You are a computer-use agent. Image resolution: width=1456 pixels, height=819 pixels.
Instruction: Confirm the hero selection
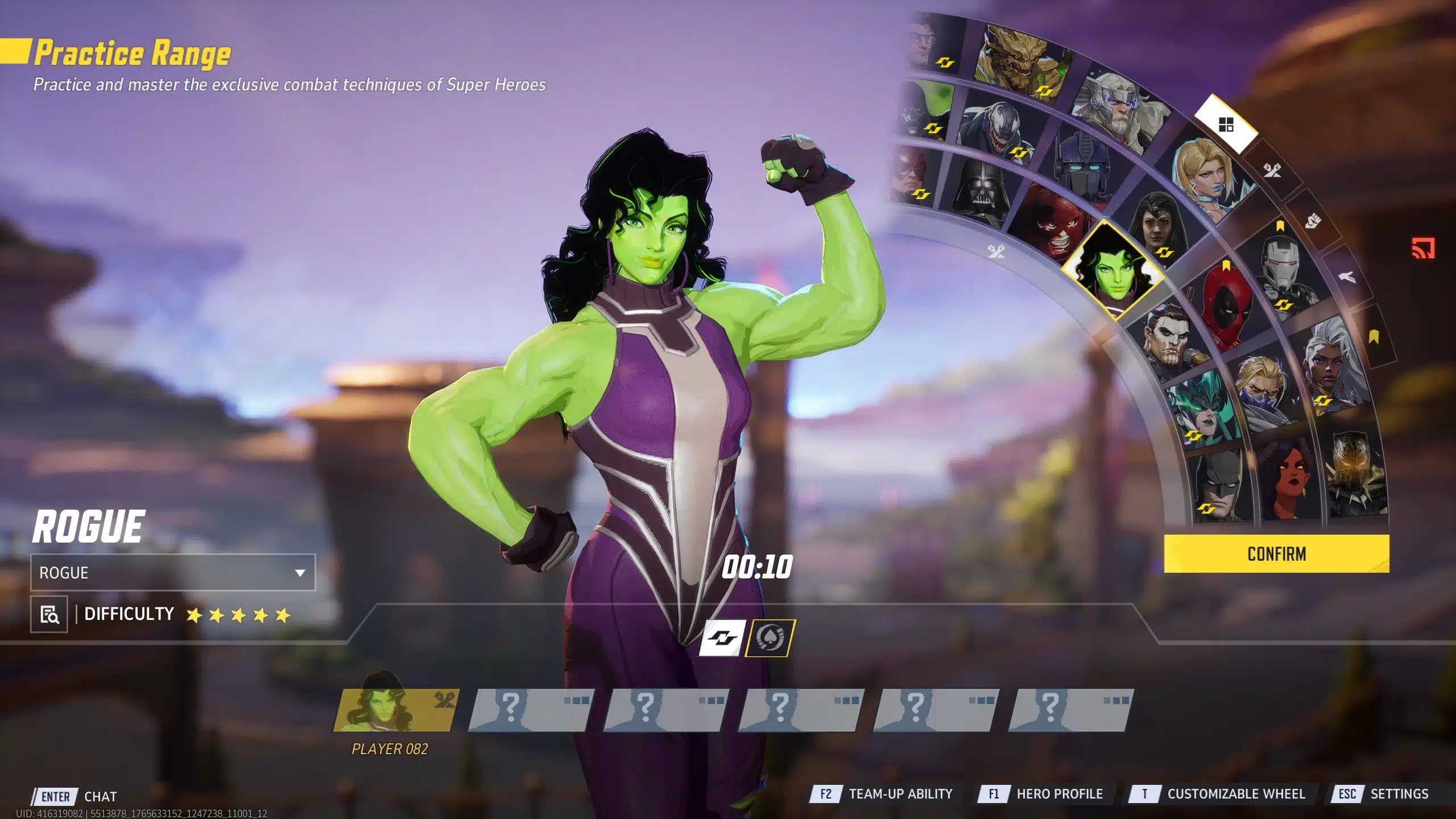point(1276,553)
